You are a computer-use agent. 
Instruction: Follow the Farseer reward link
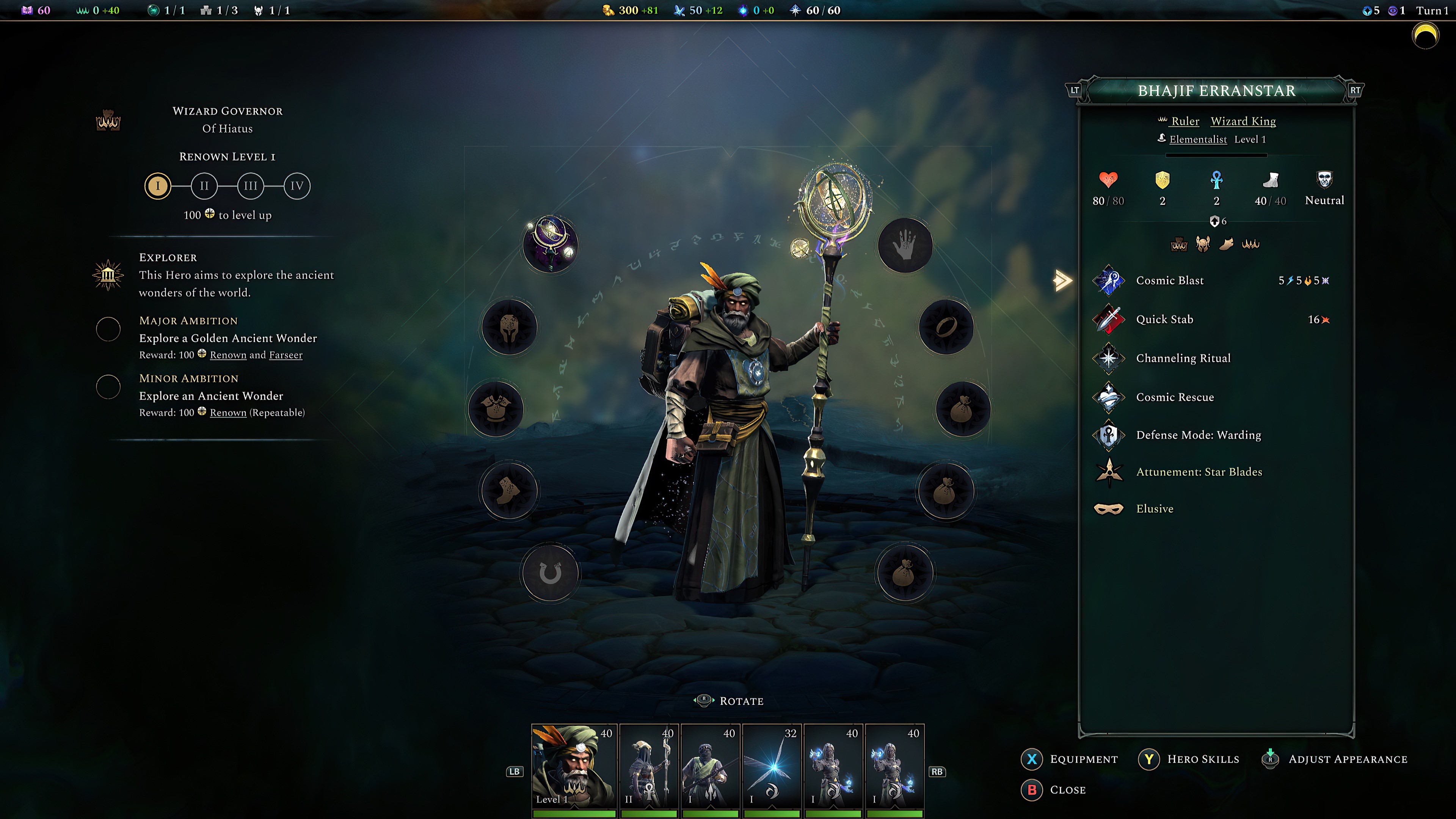(x=286, y=355)
